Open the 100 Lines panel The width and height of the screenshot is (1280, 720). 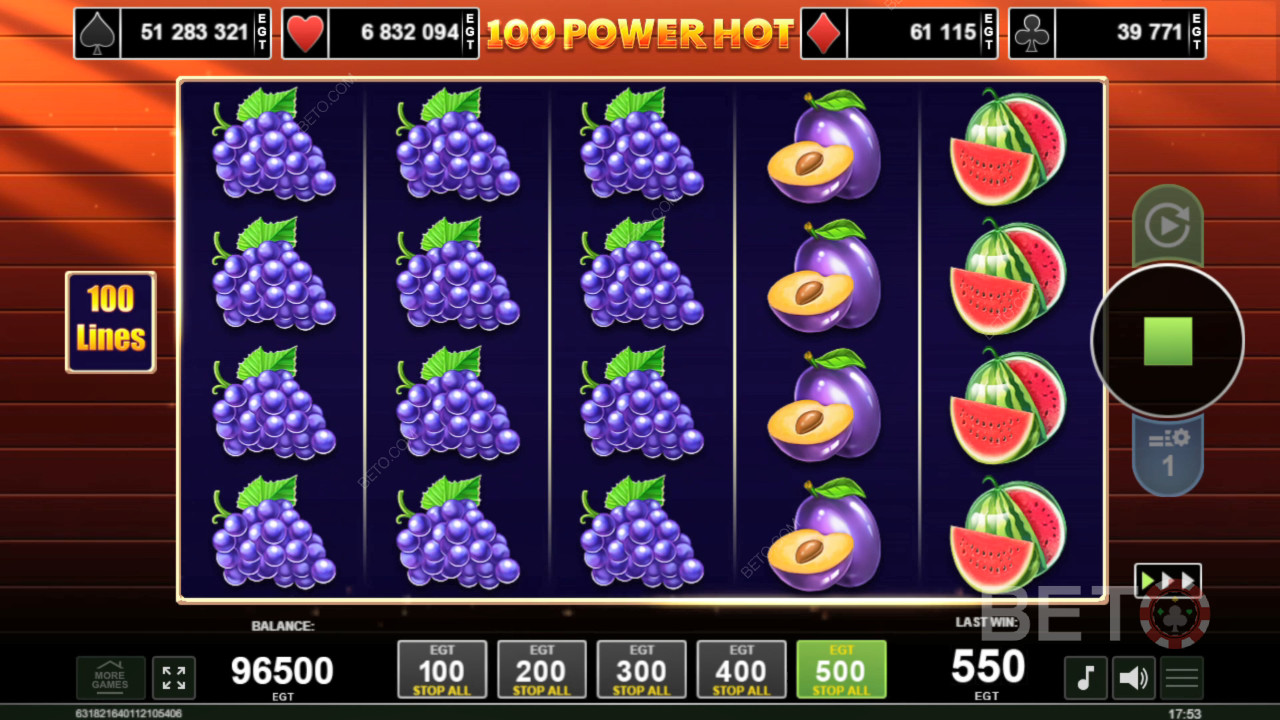[111, 322]
